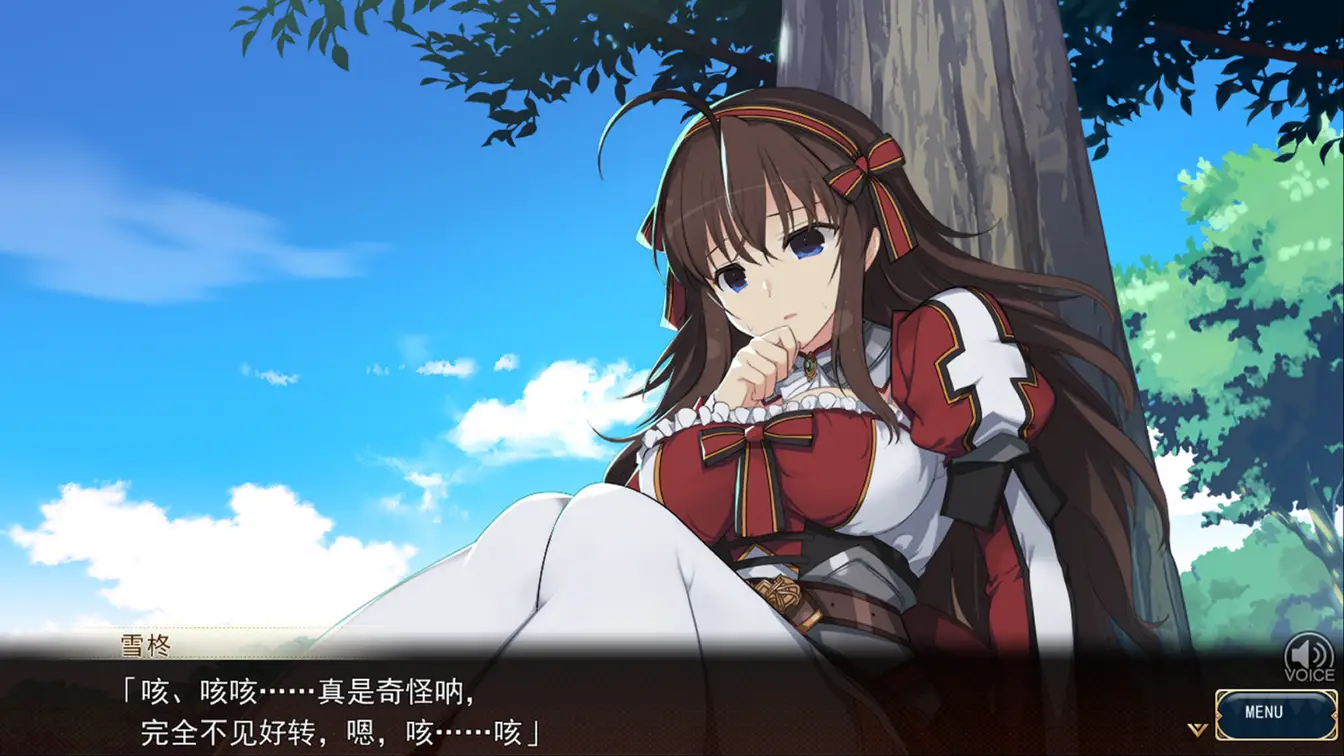Advance dialogue using the gold arrow indicator
The width and height of the screenshot is (1344, 756).
tap(1197, 728)
